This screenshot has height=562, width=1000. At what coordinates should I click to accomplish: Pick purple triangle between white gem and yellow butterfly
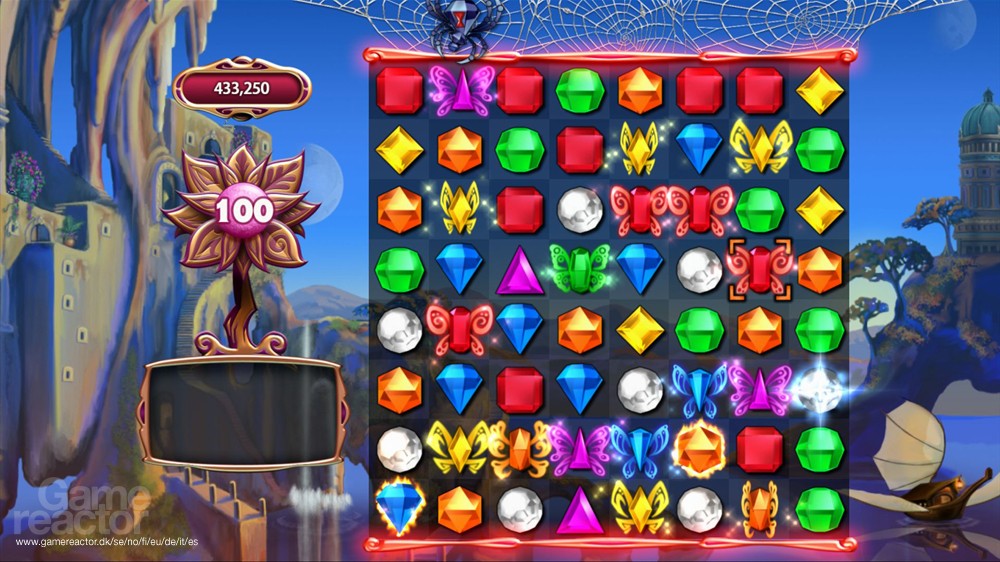coord(580,509)
